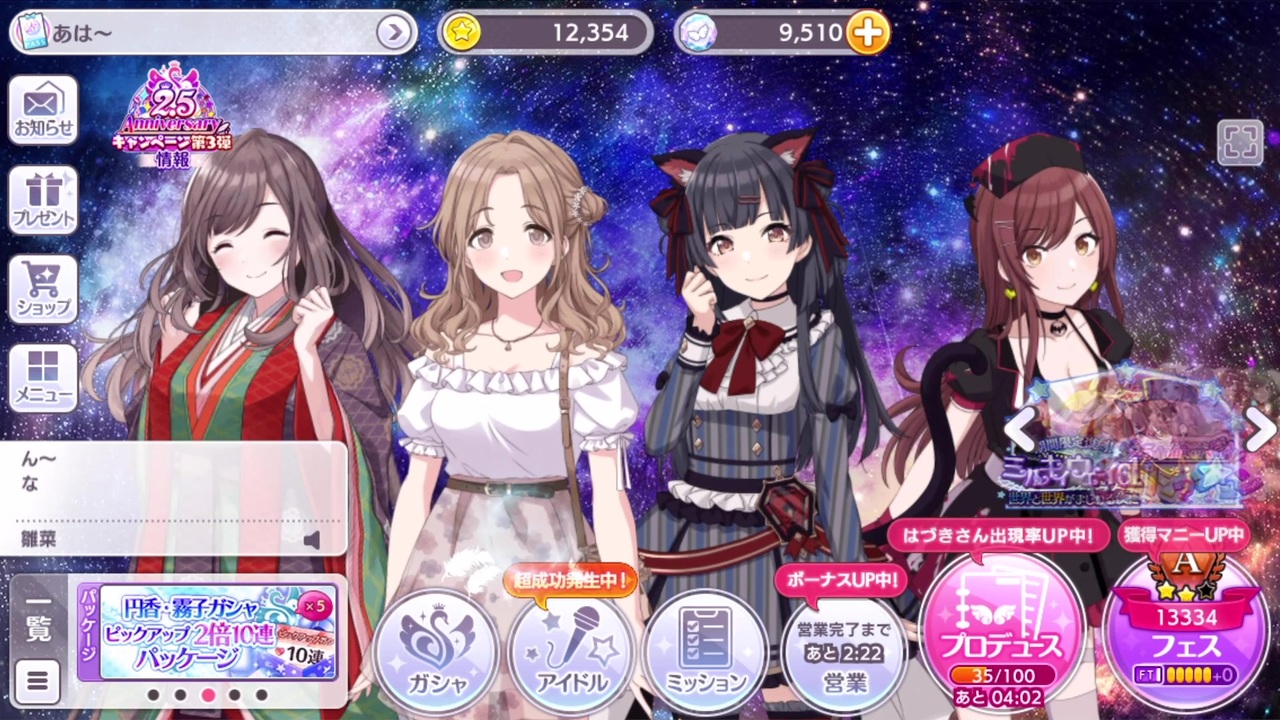Select the third carousel page dot
Image resolution: width=1280 pixels, height=720 pixels.
[x=207, y=694]
